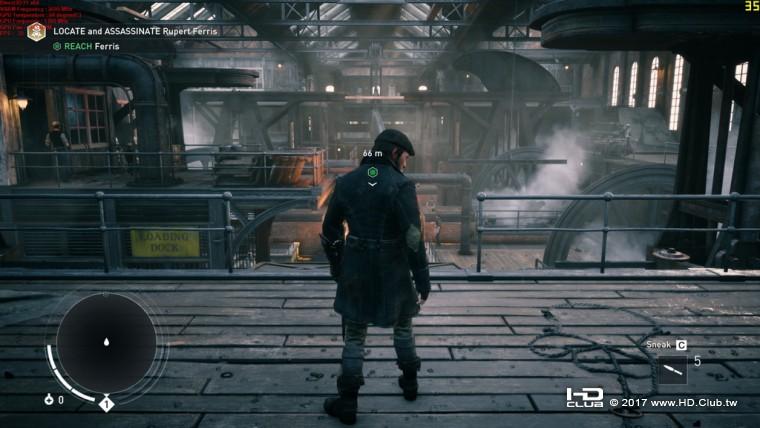The width and height of the screenshot is (760, 428).
Task: Open the circular minimap
Action: pos(106,343)
